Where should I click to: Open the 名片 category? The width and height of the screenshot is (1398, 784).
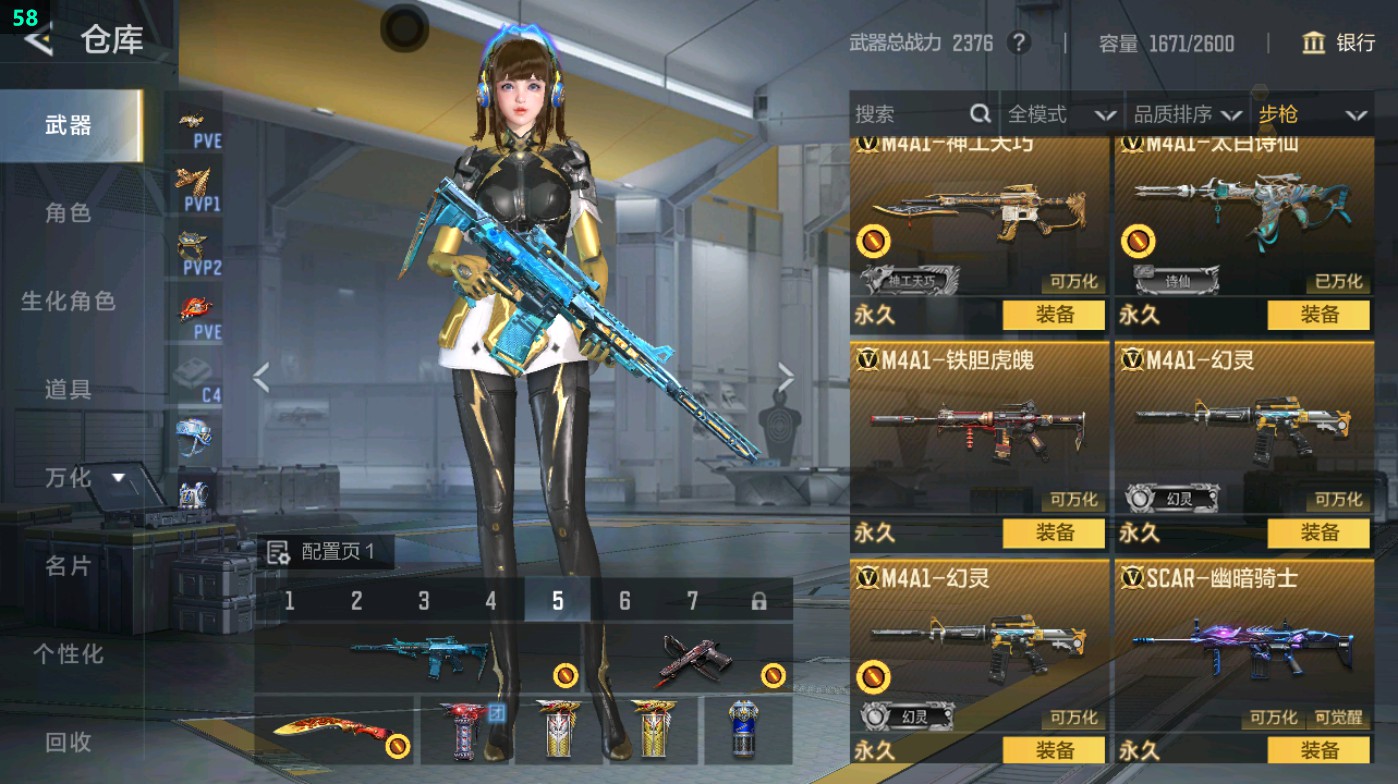68,566
